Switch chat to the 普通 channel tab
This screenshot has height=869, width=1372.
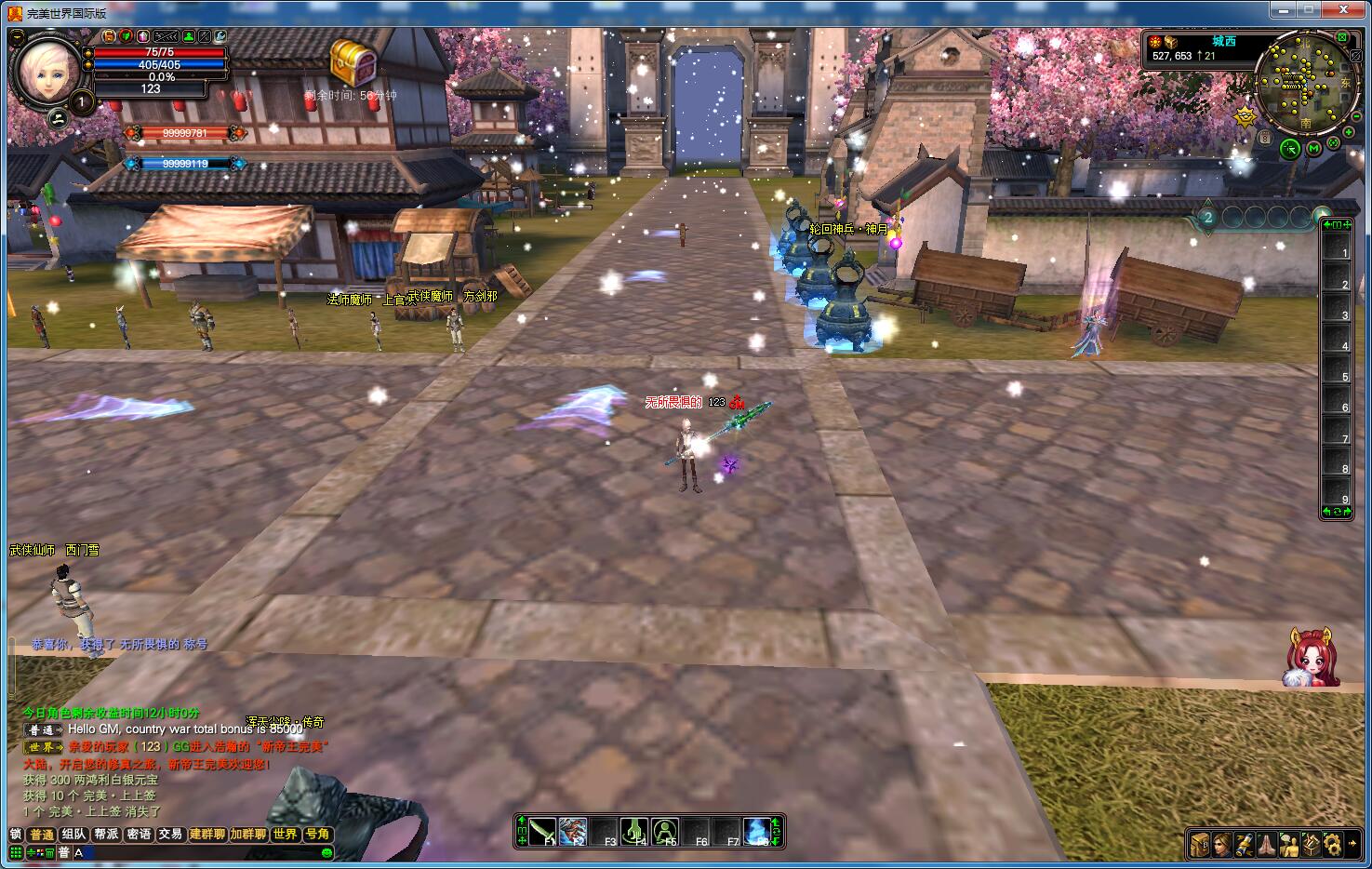click(42, 835)
